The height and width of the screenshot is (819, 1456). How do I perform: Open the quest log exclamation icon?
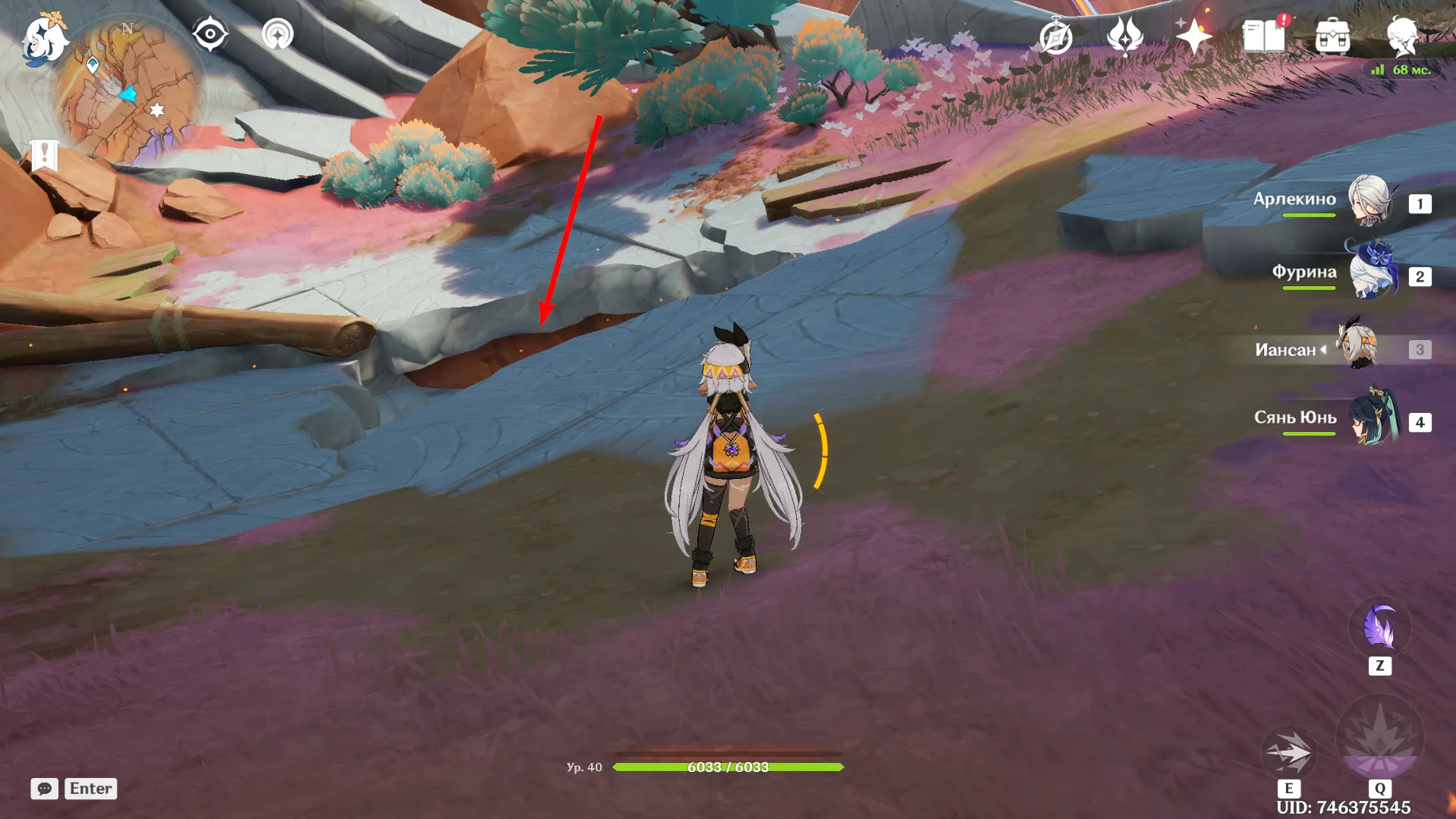(44, 155)
